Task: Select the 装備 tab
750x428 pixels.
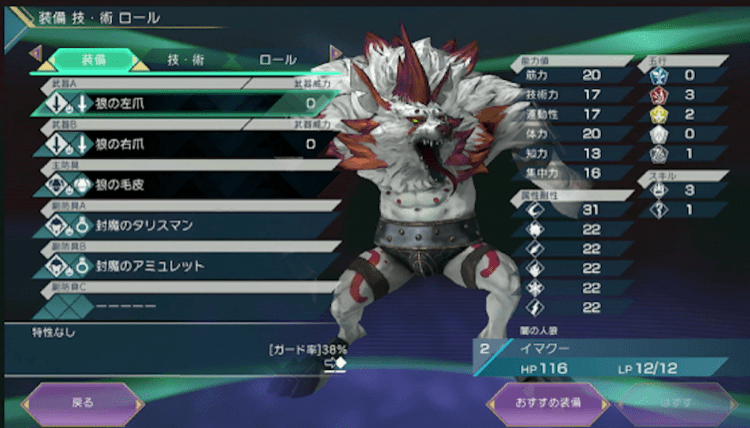Action: 92,60
